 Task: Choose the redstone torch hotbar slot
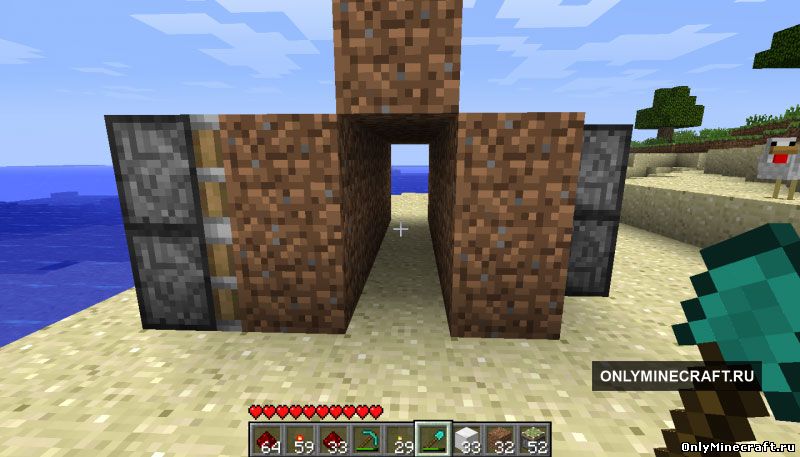coord(297,436)
